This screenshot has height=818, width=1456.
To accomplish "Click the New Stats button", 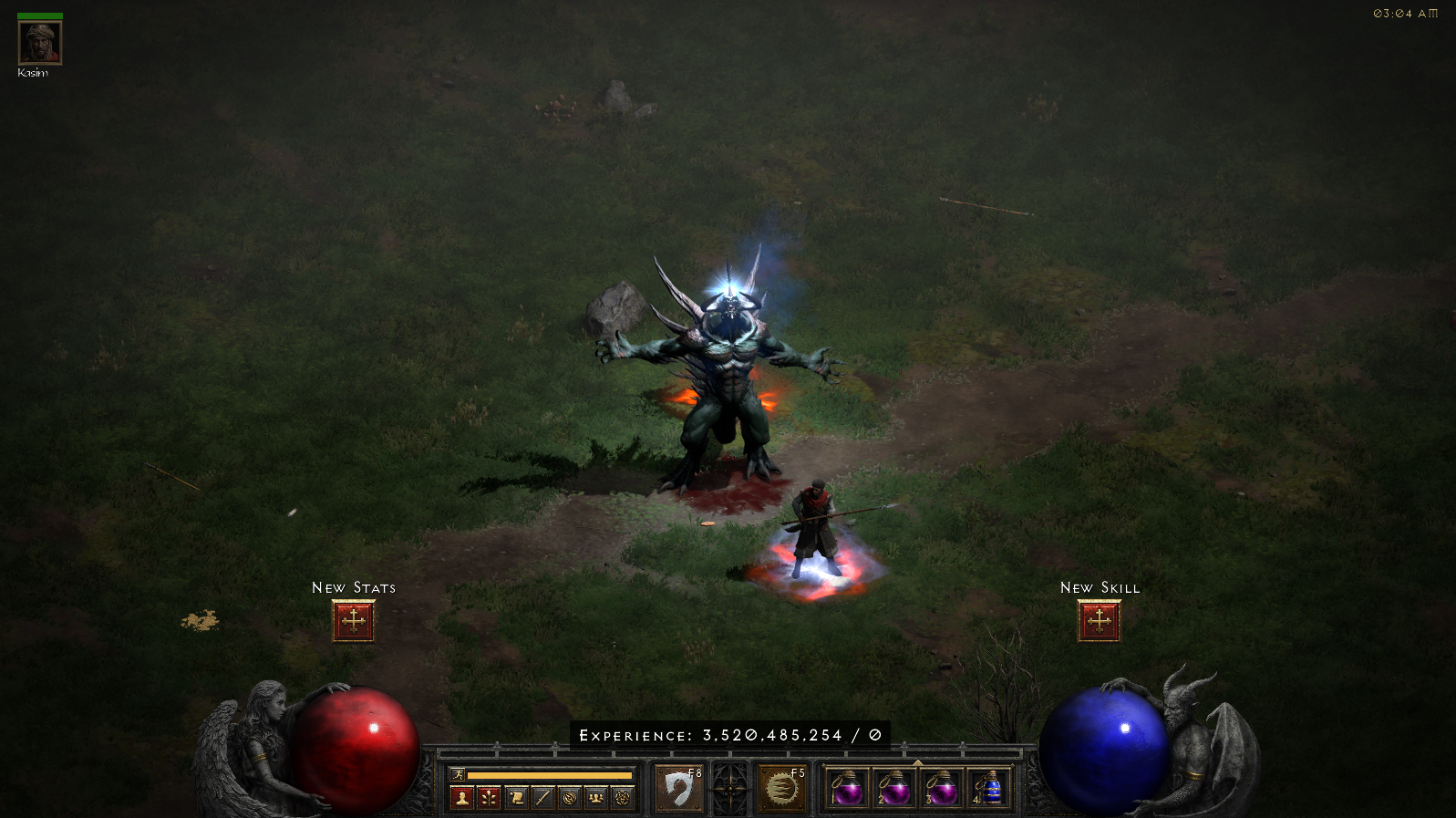I will 353,619.
